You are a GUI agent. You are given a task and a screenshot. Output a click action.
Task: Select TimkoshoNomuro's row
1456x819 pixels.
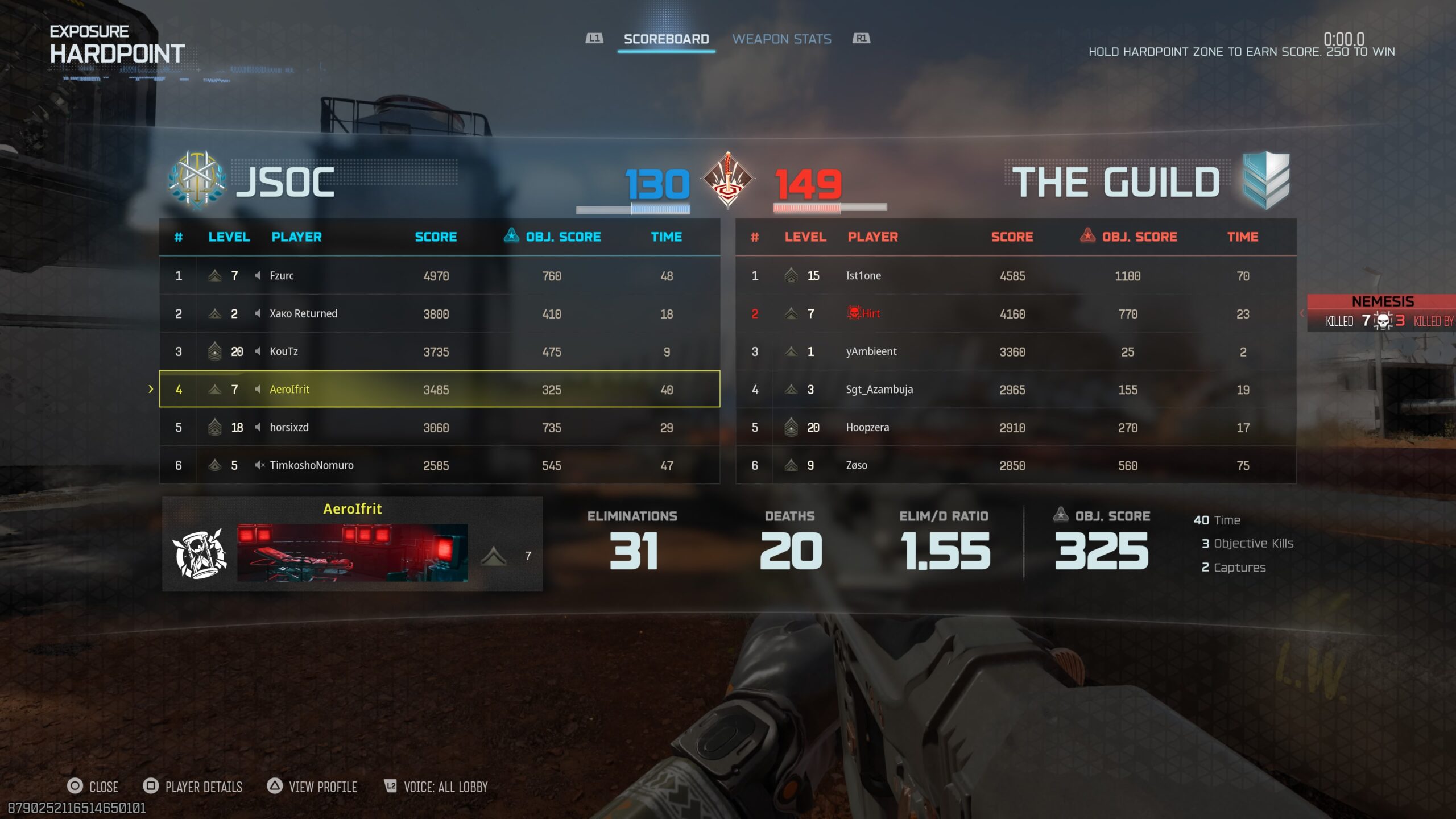point(439,465)
